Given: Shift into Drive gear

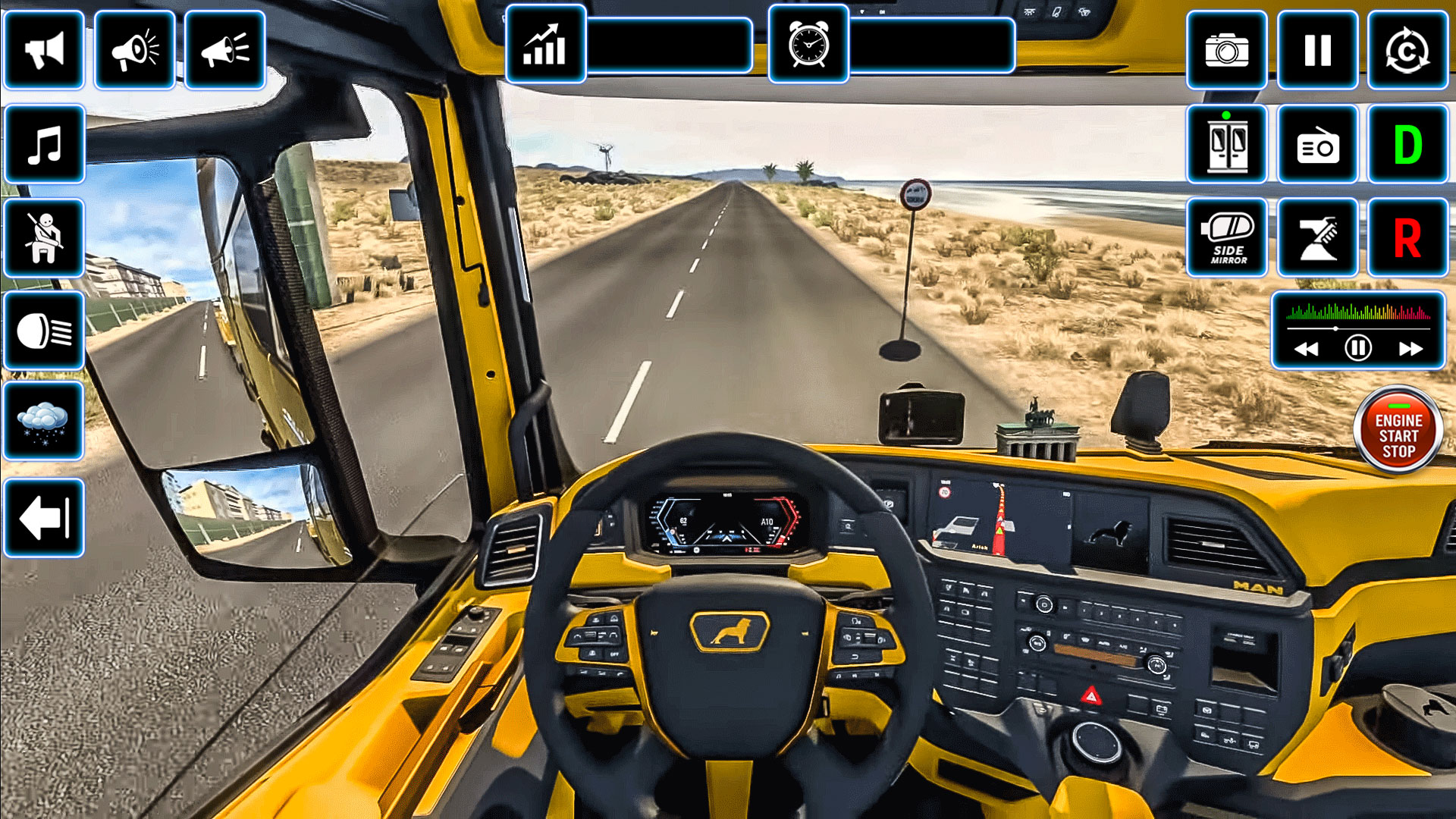Looking at the screenshot, I should pos(1408,144).
